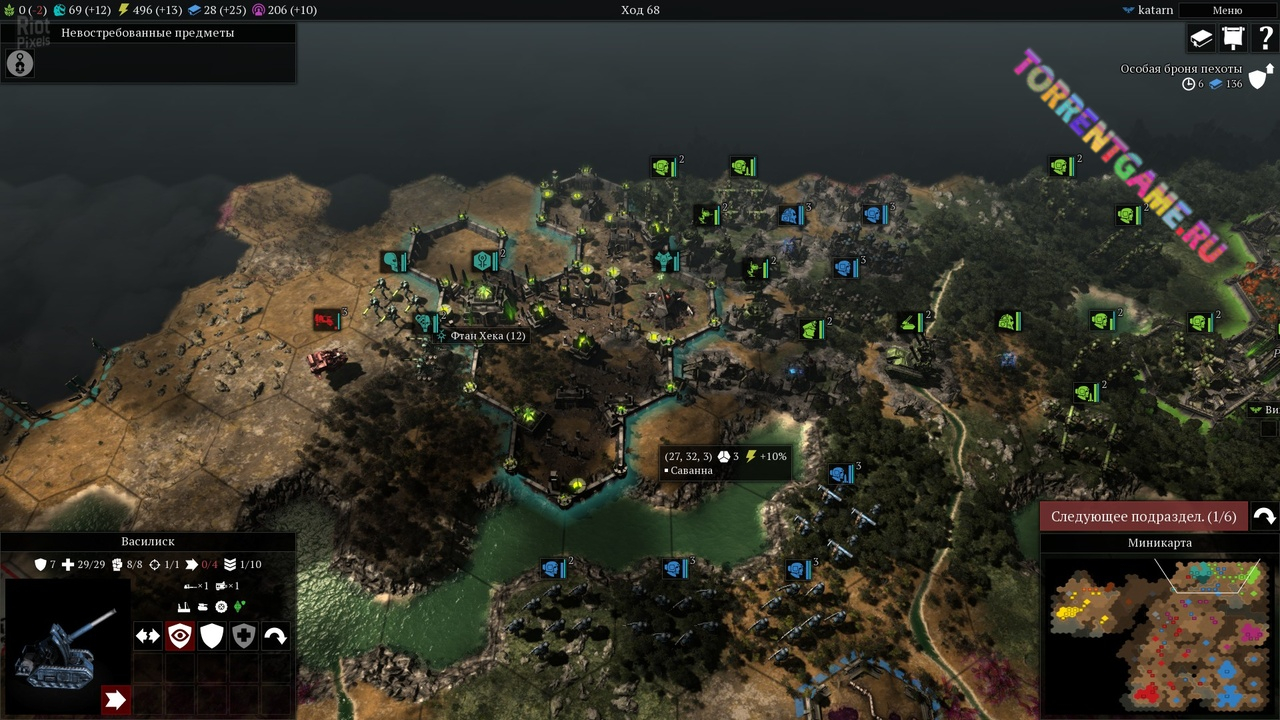The height and width of the screenshot is (720, 1280).
Task: Click the curved arrow skip action in unit panel
Action: click(276, 636)
